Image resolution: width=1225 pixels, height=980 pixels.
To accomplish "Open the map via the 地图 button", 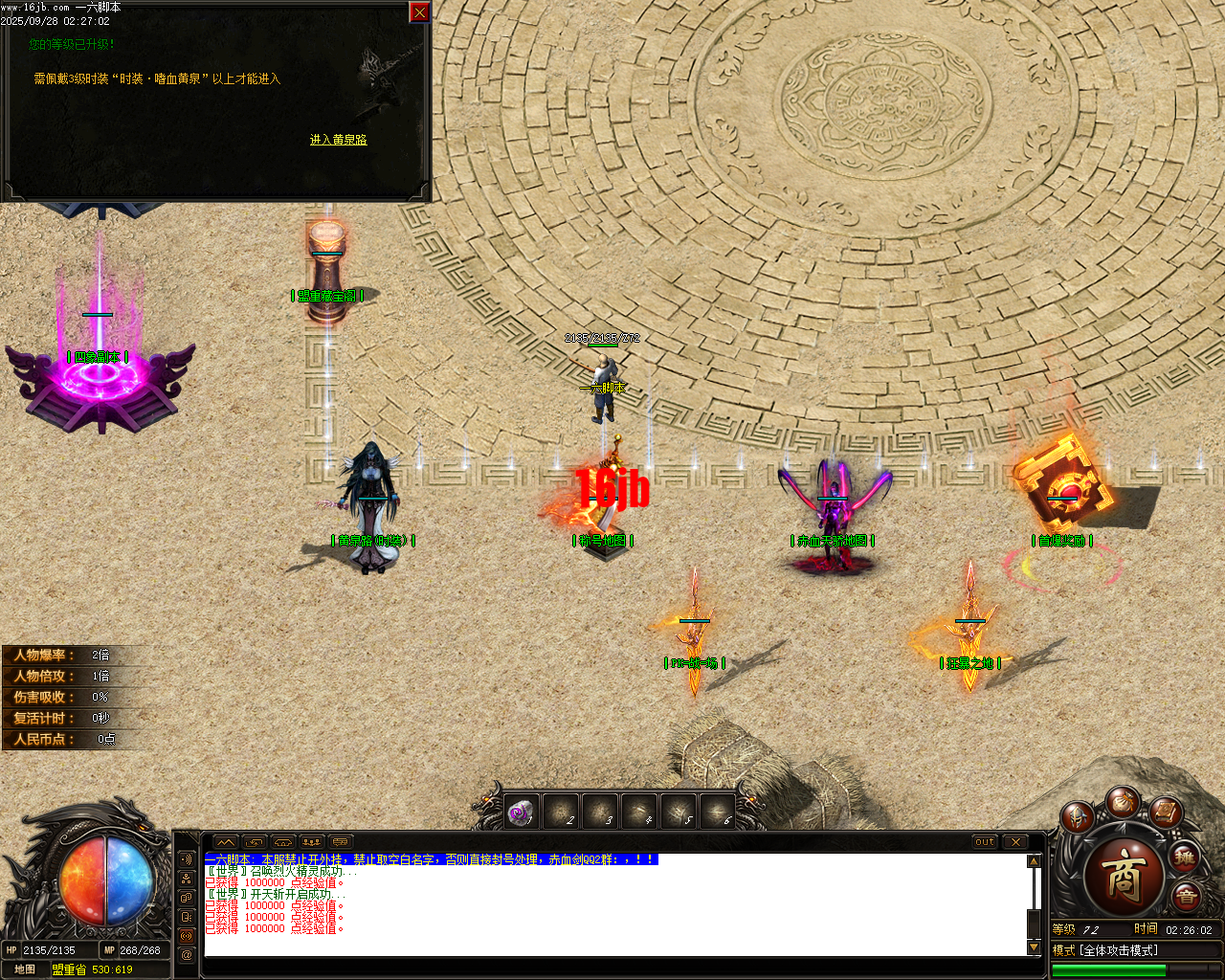I will tap(26, 969).
